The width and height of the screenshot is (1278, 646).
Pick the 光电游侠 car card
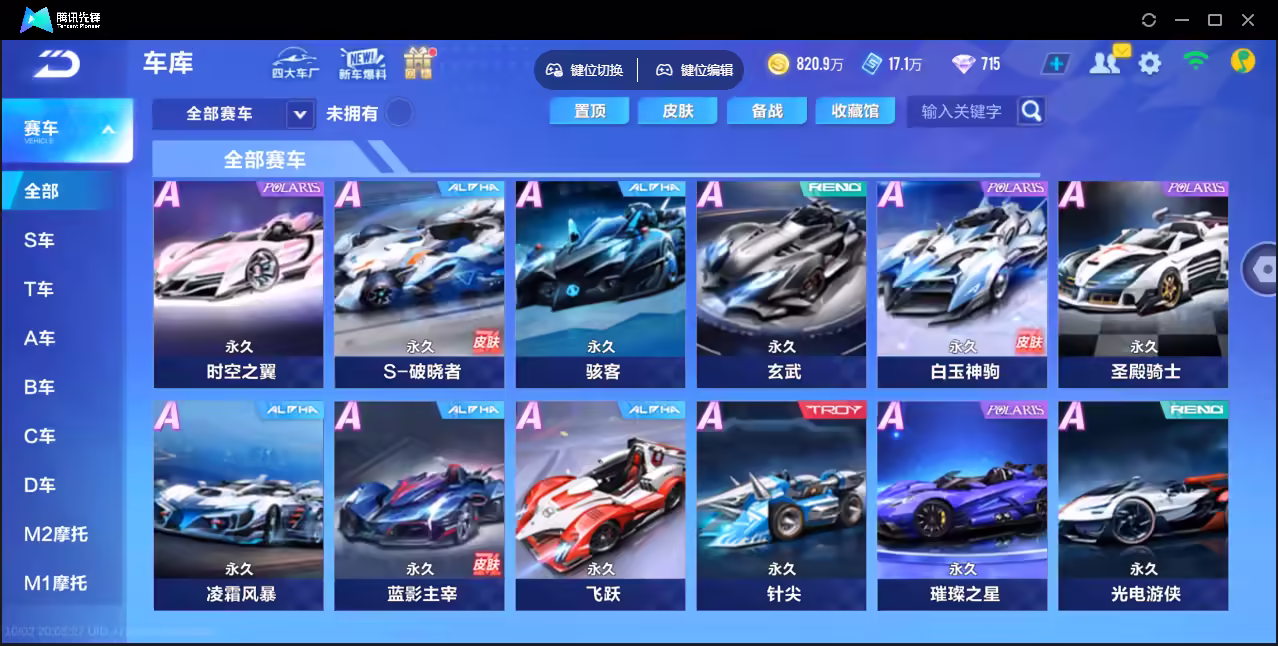pos(1144,505)
